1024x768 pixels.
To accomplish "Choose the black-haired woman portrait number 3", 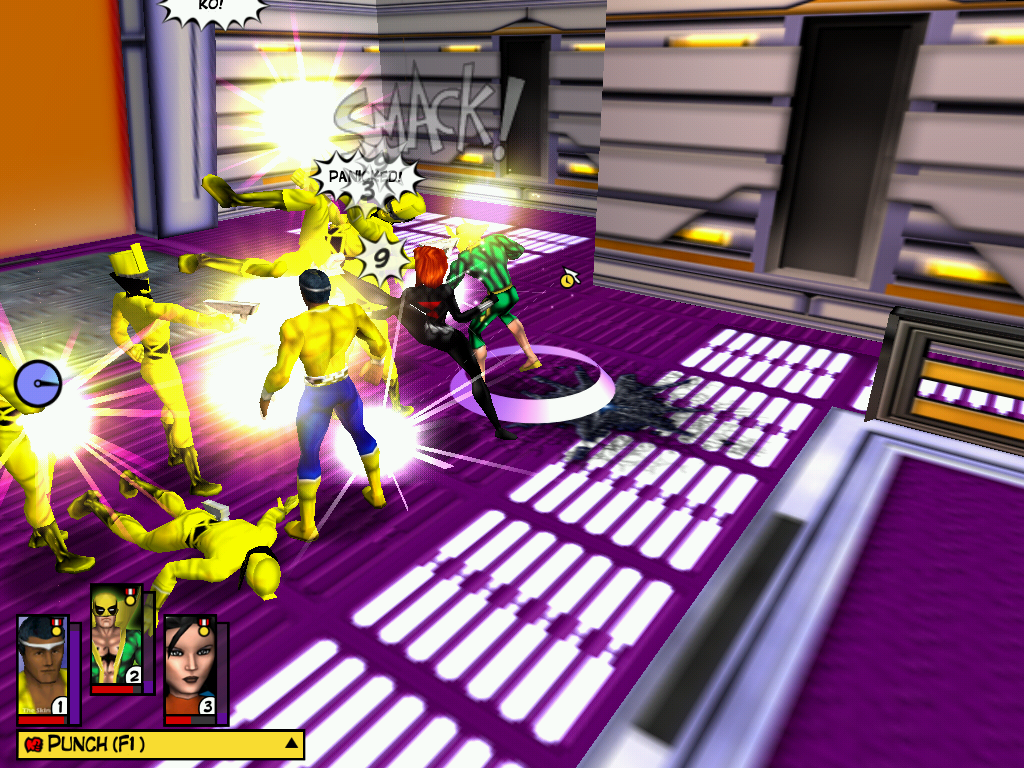I will [x=190, y=666].
